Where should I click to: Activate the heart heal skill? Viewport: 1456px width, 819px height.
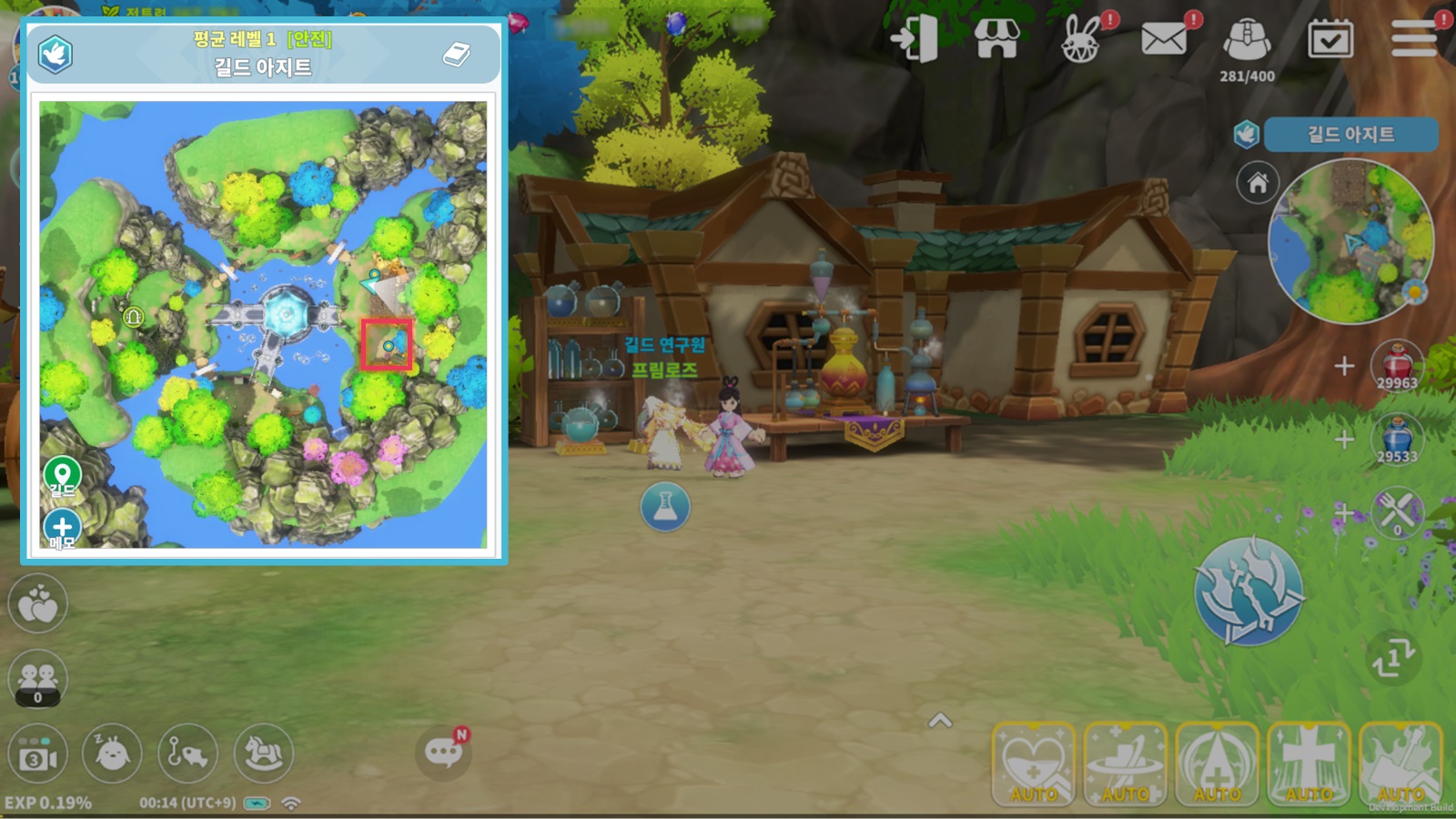1034,763
